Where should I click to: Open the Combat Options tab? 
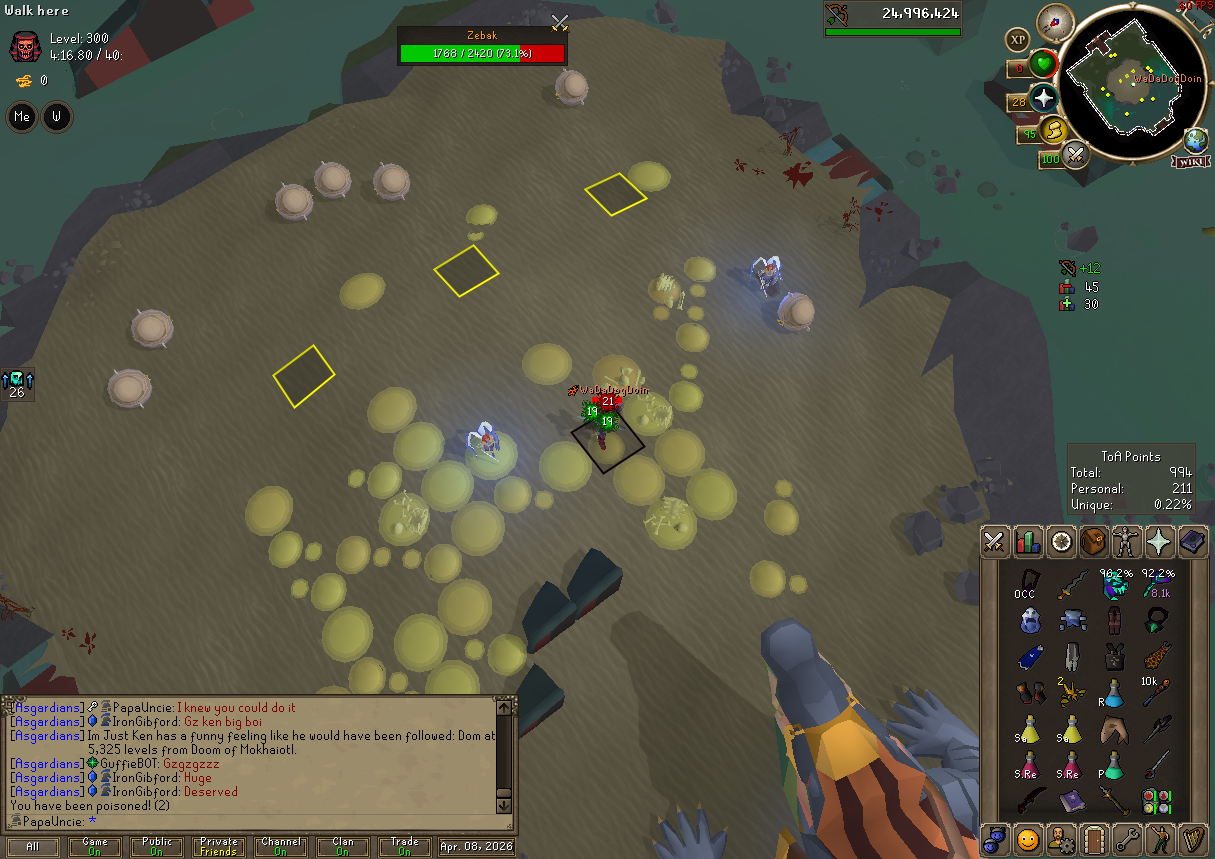[x=994, y=542]
